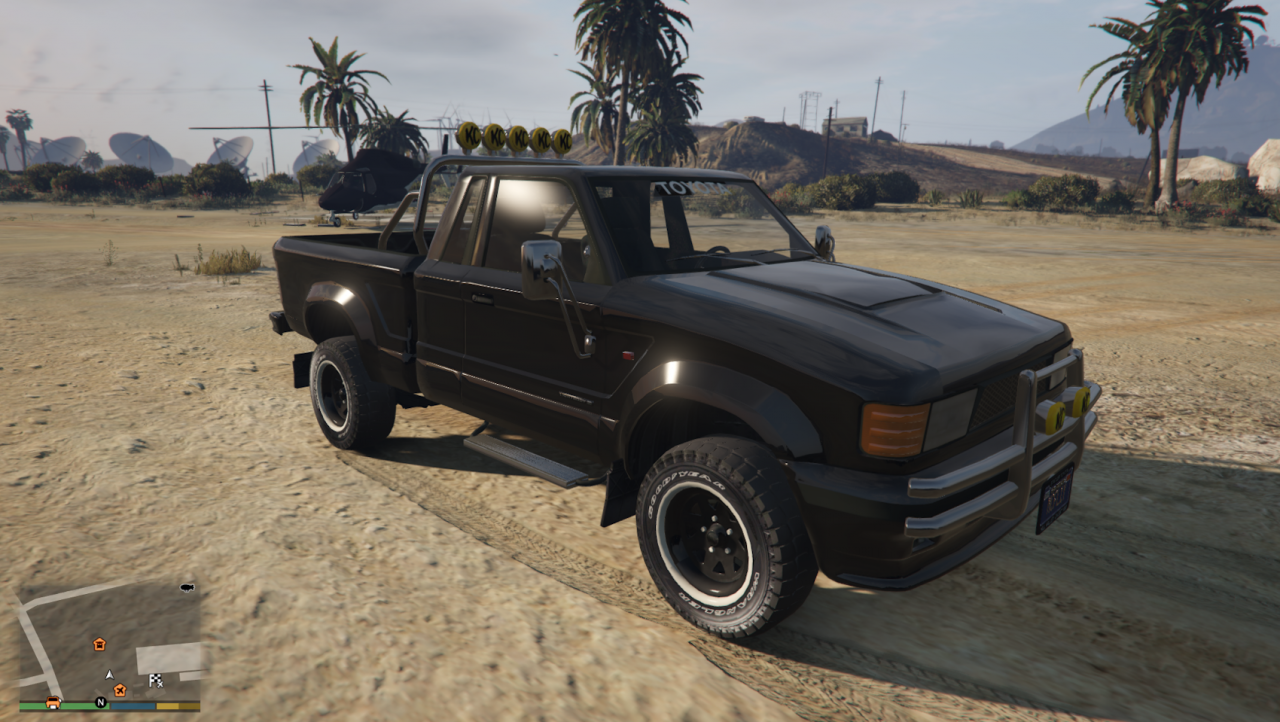Click the checkered race flag marker on minimap
This screenshot has width=1280, height=722.
coord(156,679)
